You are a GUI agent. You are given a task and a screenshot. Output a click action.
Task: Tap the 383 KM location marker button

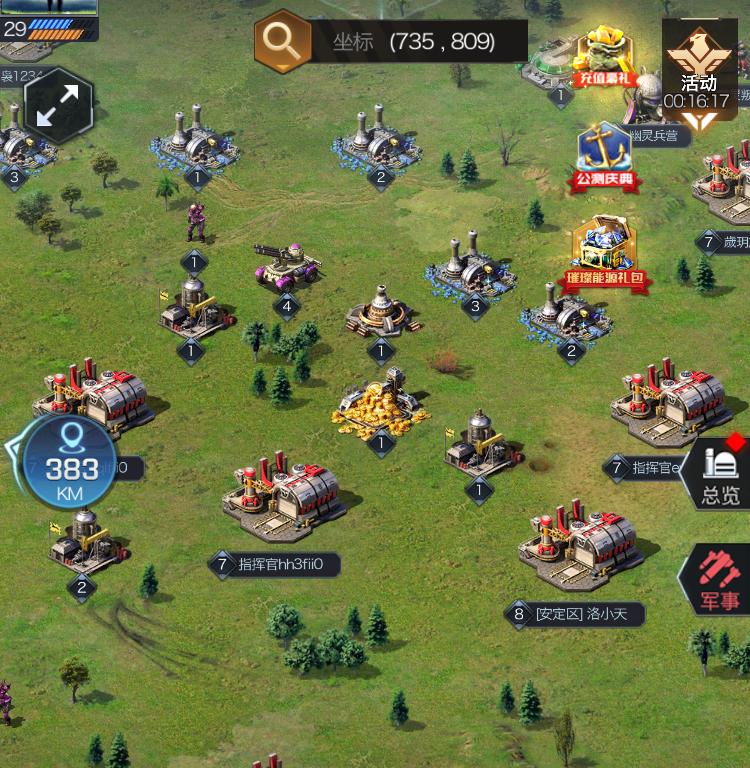click(x=71, y=463)
